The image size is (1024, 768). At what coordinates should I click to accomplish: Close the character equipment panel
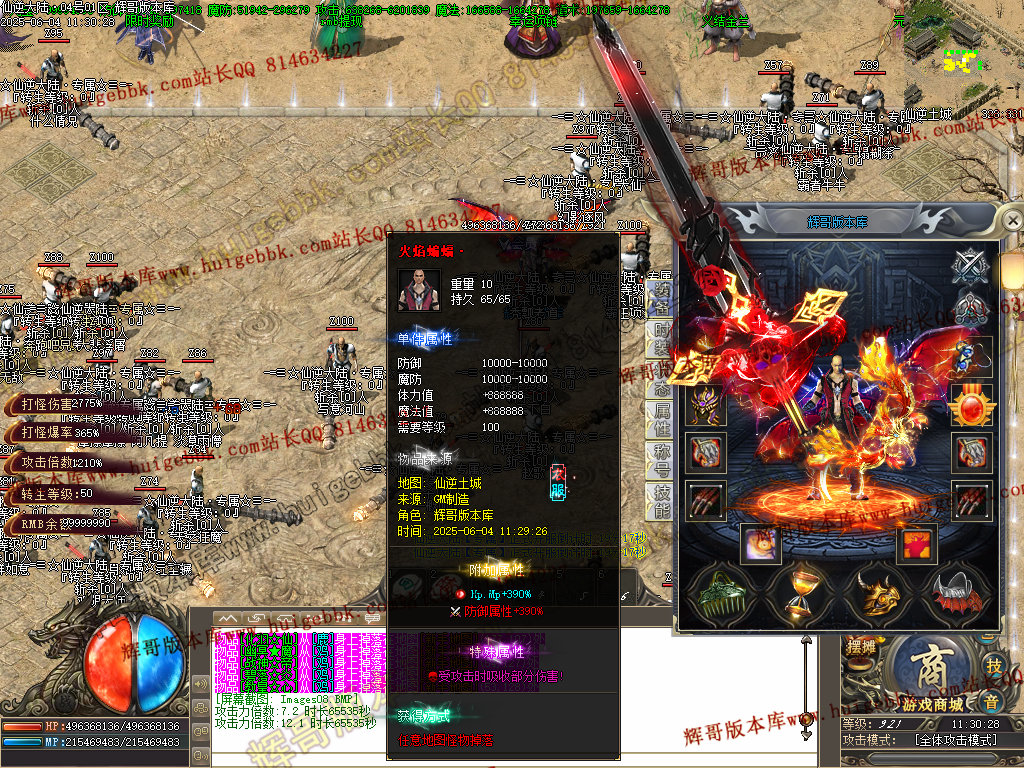[x=1012, y=219]
